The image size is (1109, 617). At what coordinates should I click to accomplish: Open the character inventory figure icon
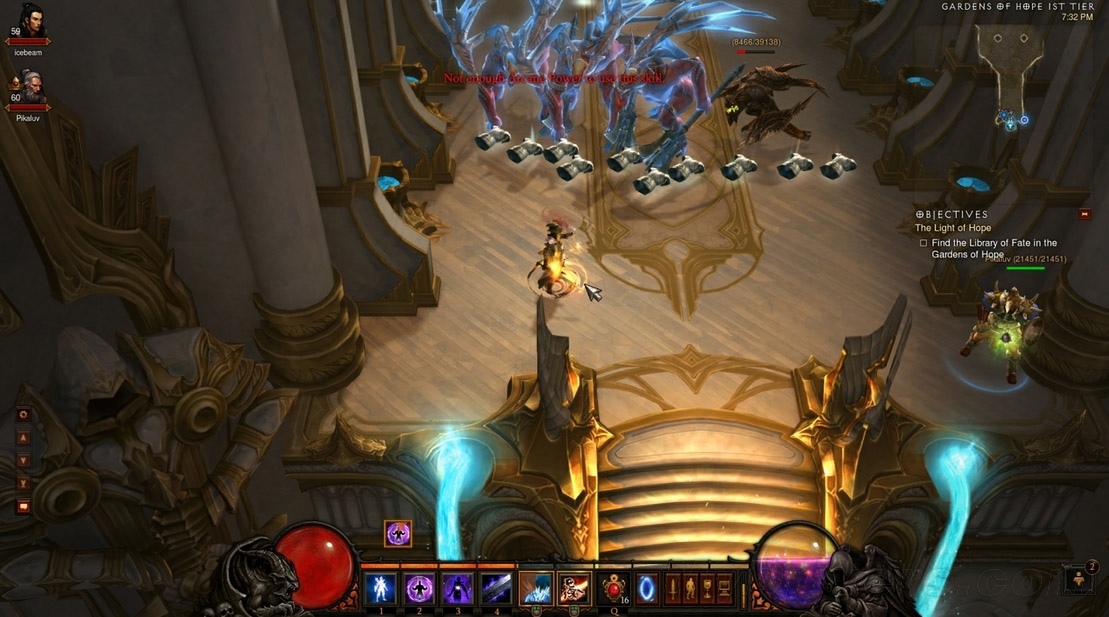click(x=690, y=587)
